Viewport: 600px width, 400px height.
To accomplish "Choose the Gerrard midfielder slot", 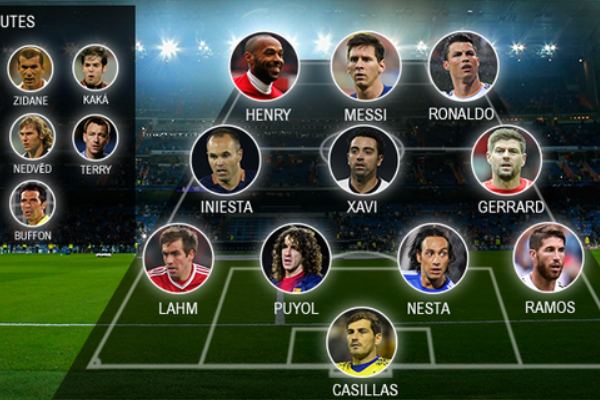I will [506, 159].
